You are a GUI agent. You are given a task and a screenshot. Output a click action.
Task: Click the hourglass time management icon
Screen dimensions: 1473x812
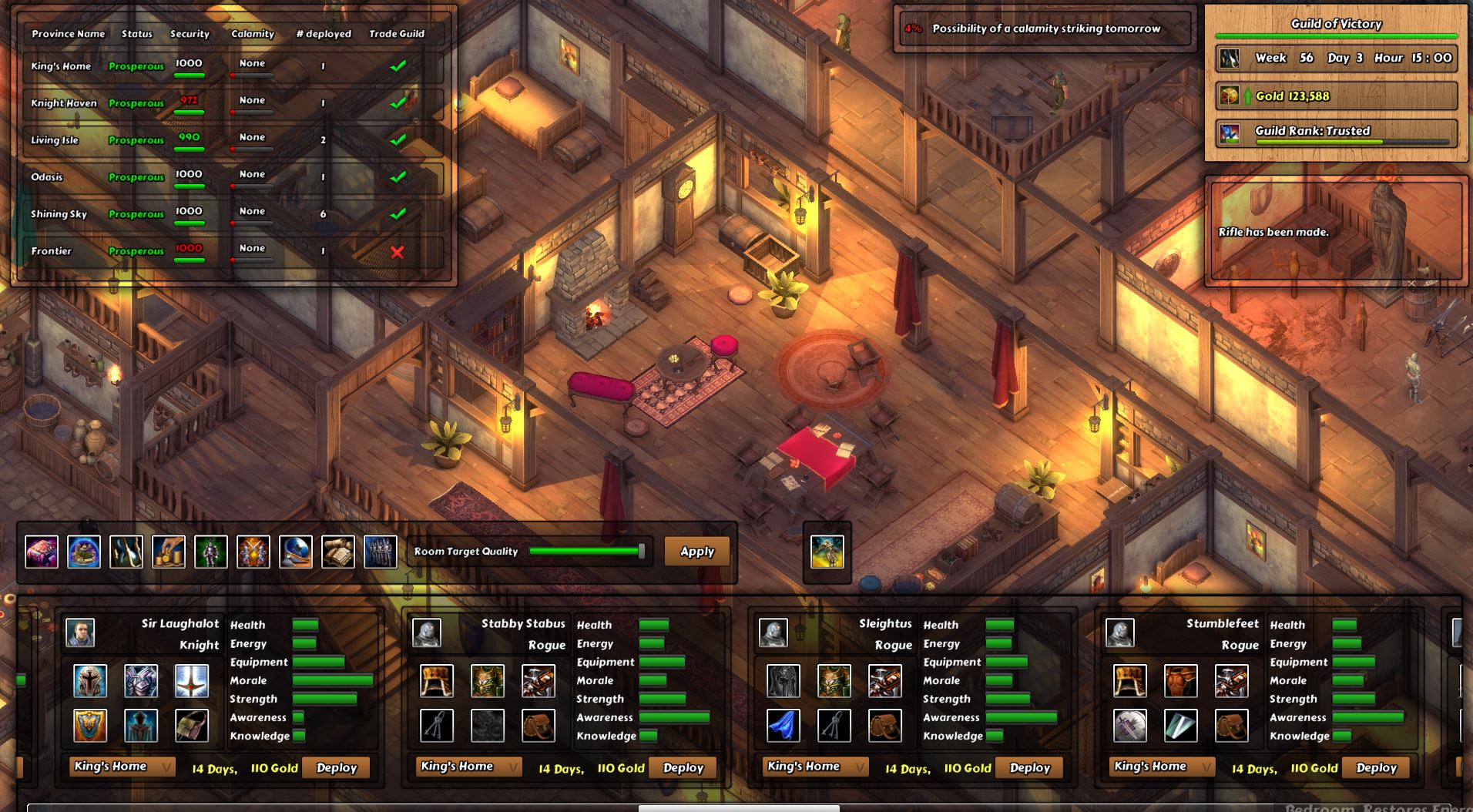[x=126, y=551]
